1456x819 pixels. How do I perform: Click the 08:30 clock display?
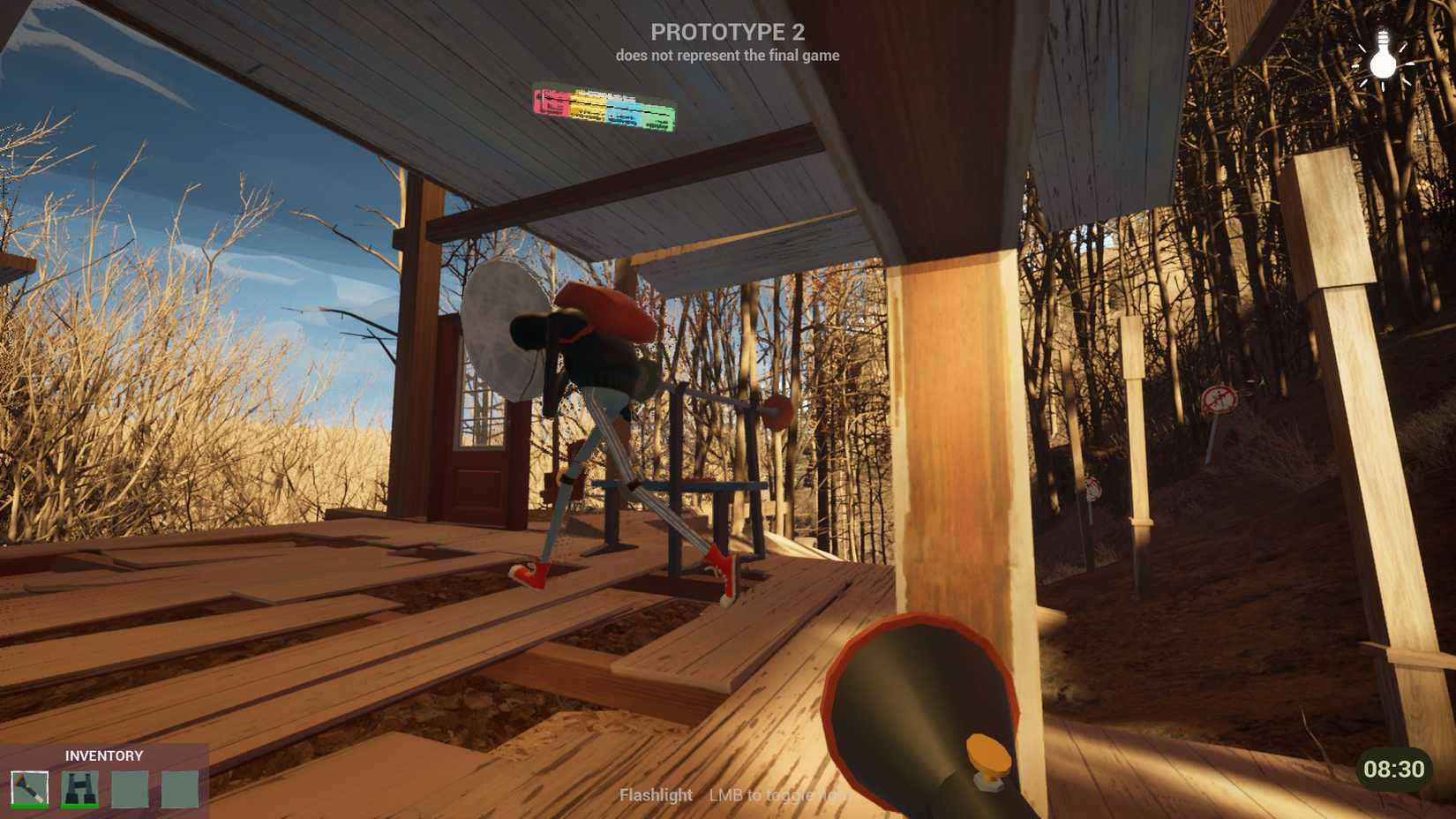pos(1397,766)
